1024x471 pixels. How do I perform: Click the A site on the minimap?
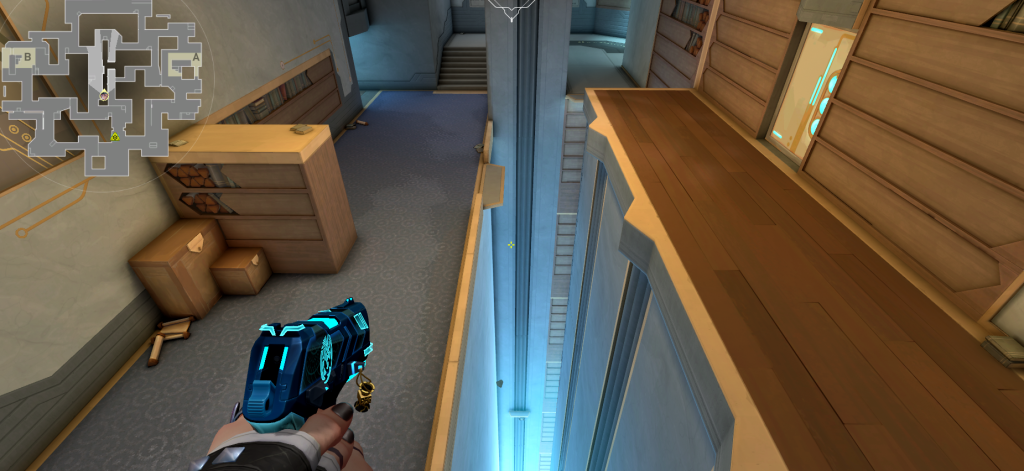pos(196,60)
